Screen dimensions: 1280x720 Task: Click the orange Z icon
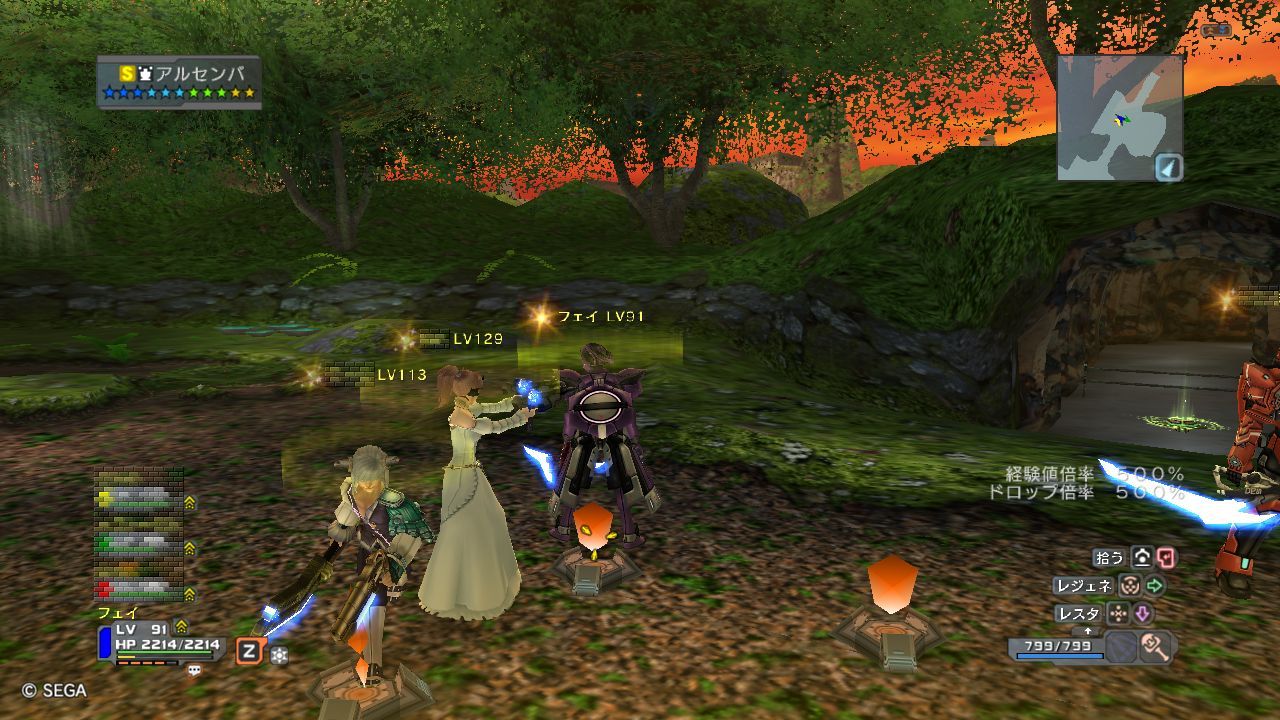point(249,652)
